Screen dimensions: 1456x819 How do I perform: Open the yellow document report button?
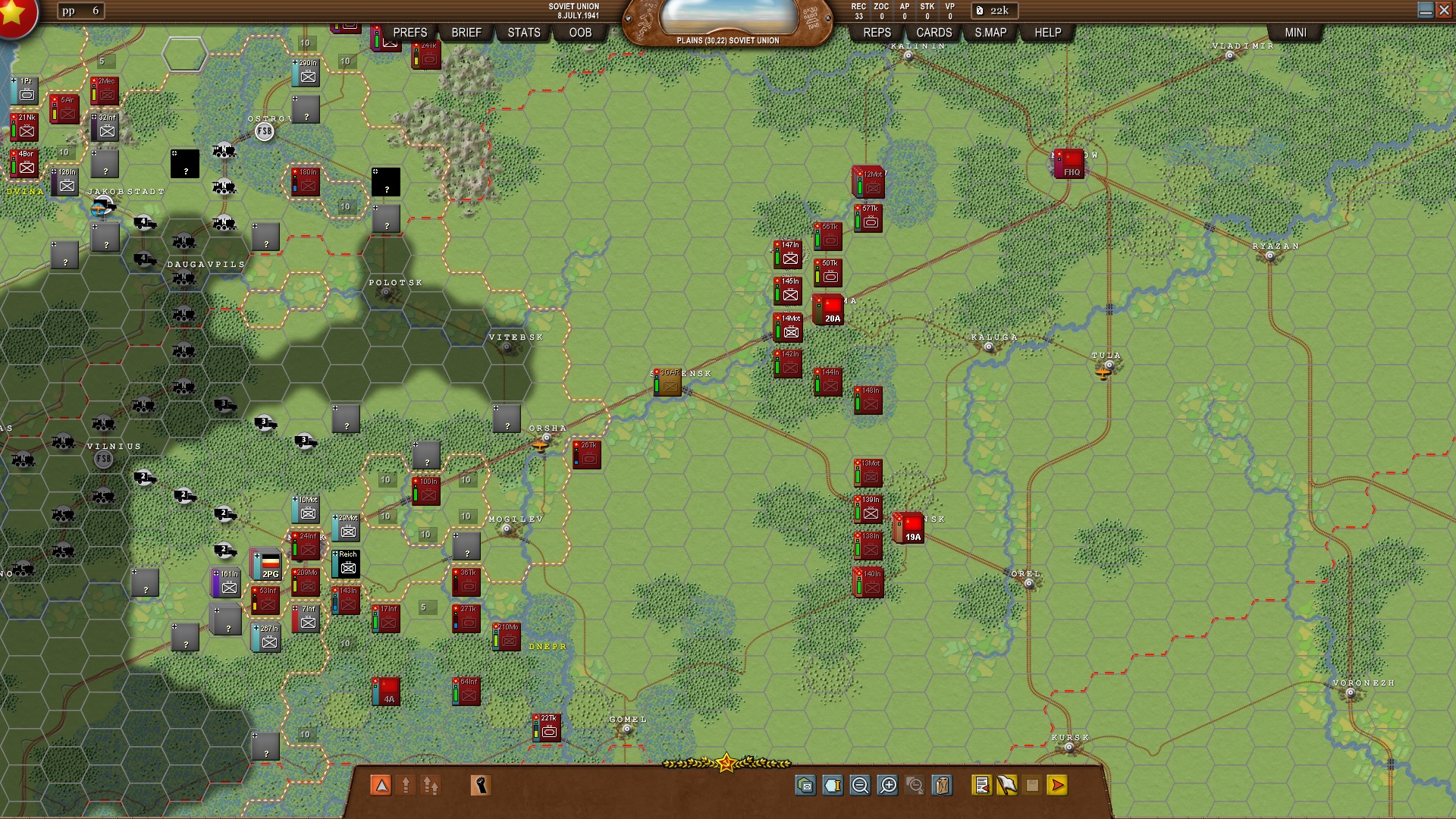tap(981, 786)
